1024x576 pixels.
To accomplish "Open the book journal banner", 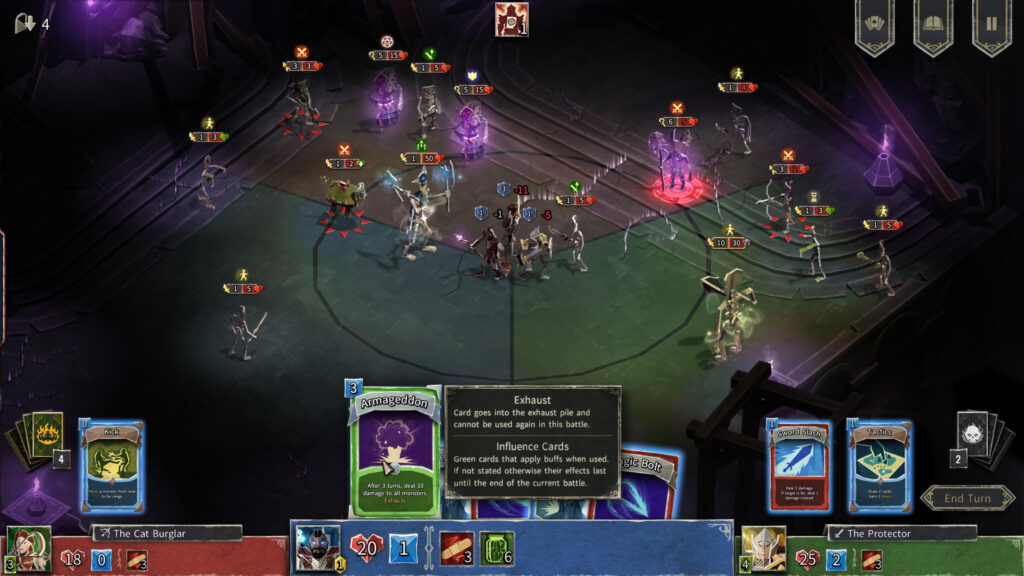I will (x=932, y=26).
